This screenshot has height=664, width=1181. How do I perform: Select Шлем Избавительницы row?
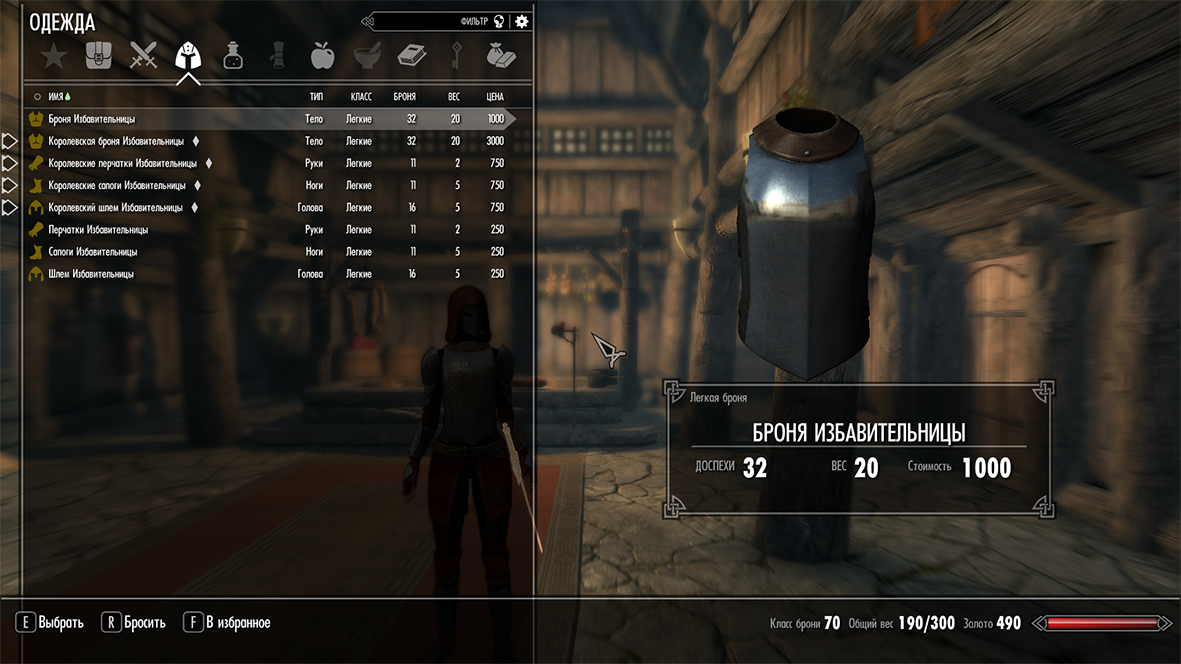pyautogui.click(x=91, y=274)
